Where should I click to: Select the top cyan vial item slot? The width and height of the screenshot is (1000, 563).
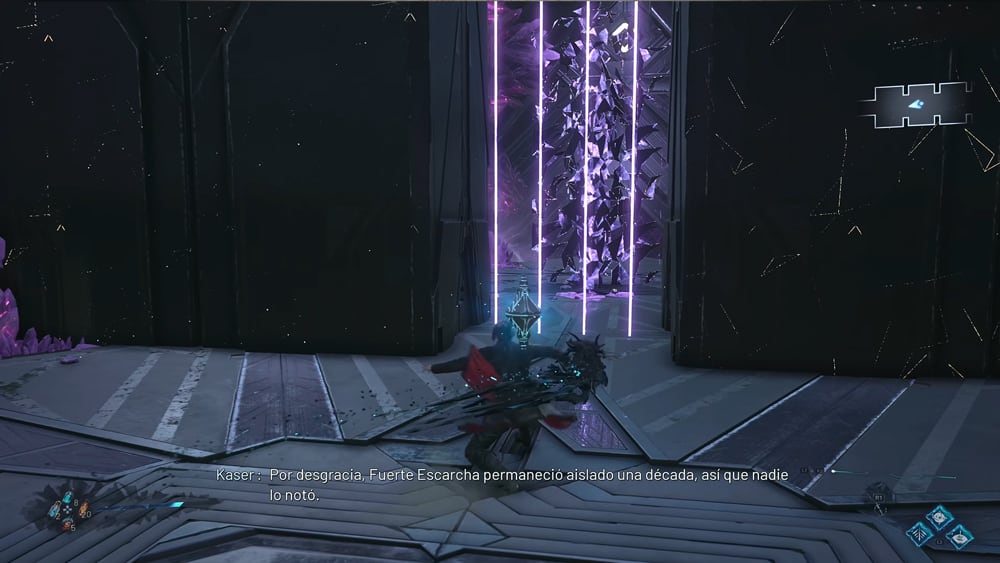(66, 499)
